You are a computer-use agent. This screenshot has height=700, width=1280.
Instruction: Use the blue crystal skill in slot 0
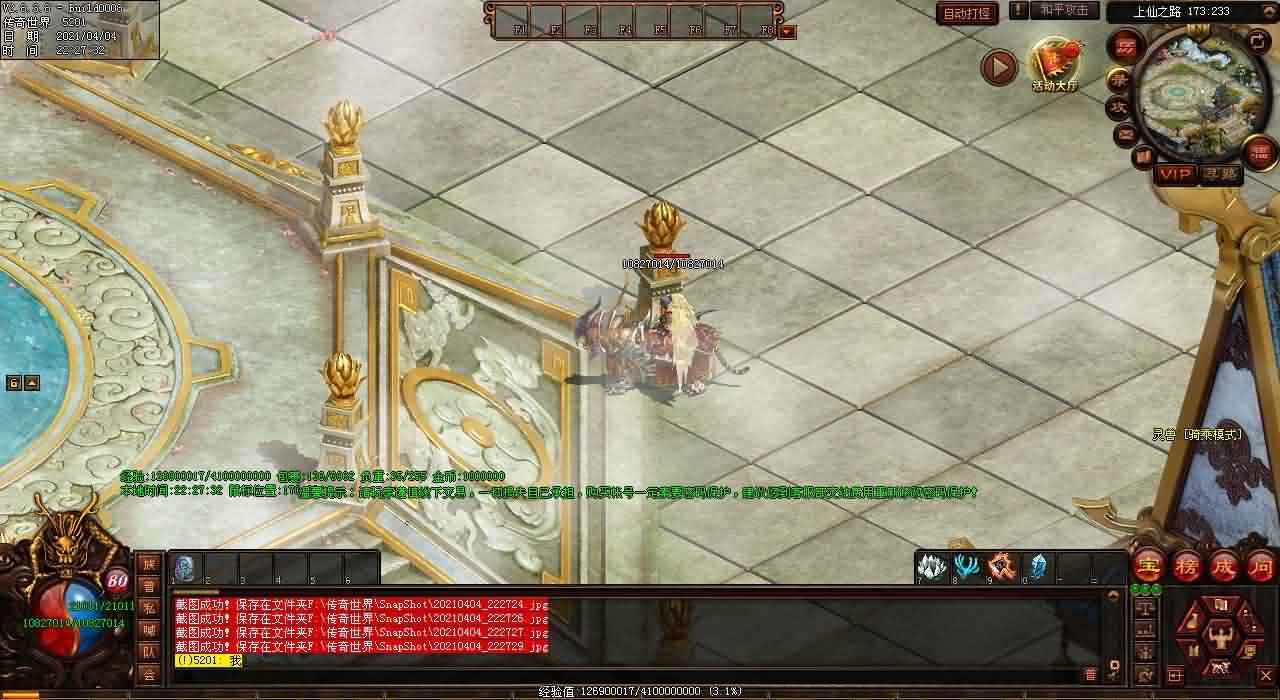[x=1038, y=567]
